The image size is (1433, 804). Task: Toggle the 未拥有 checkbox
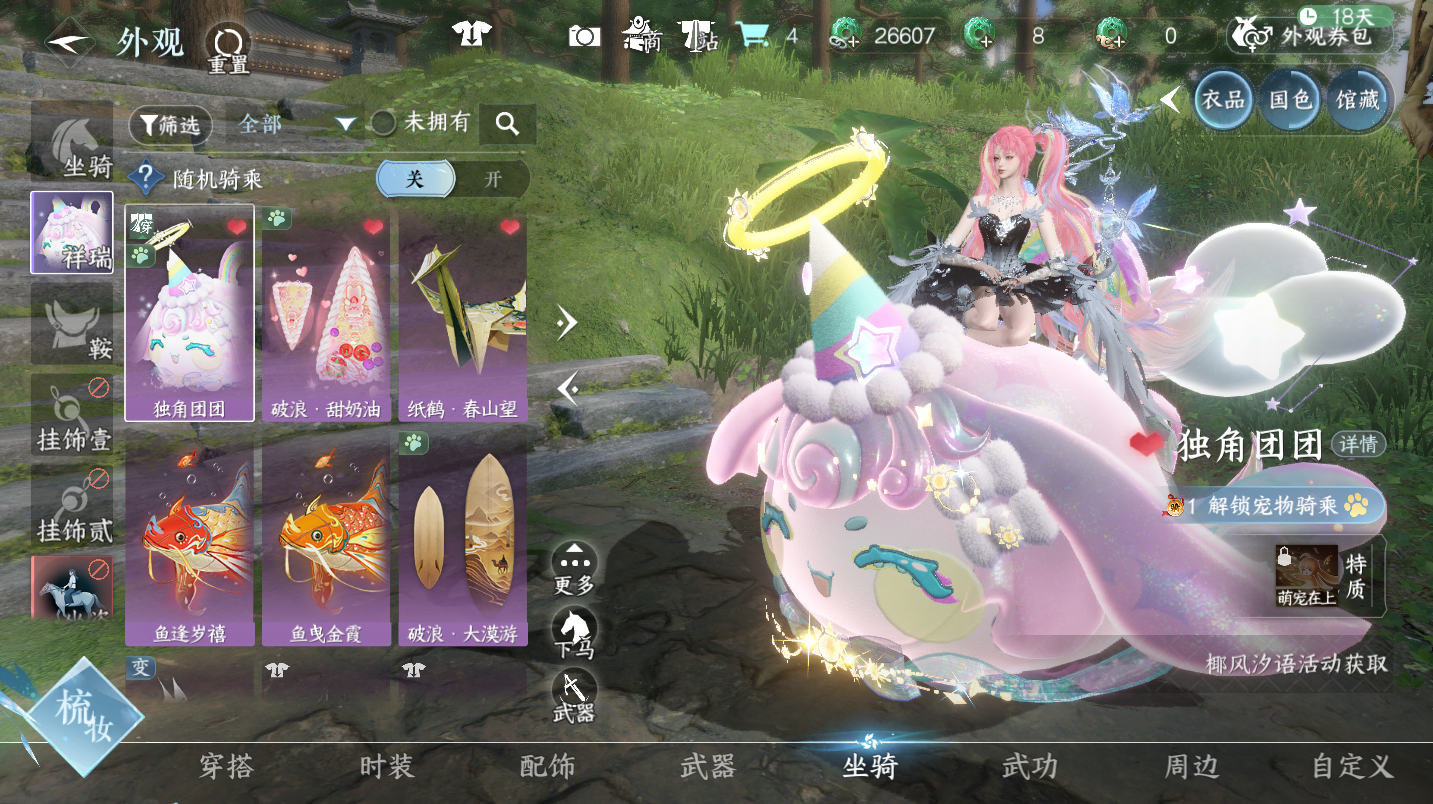coord(384,124)
